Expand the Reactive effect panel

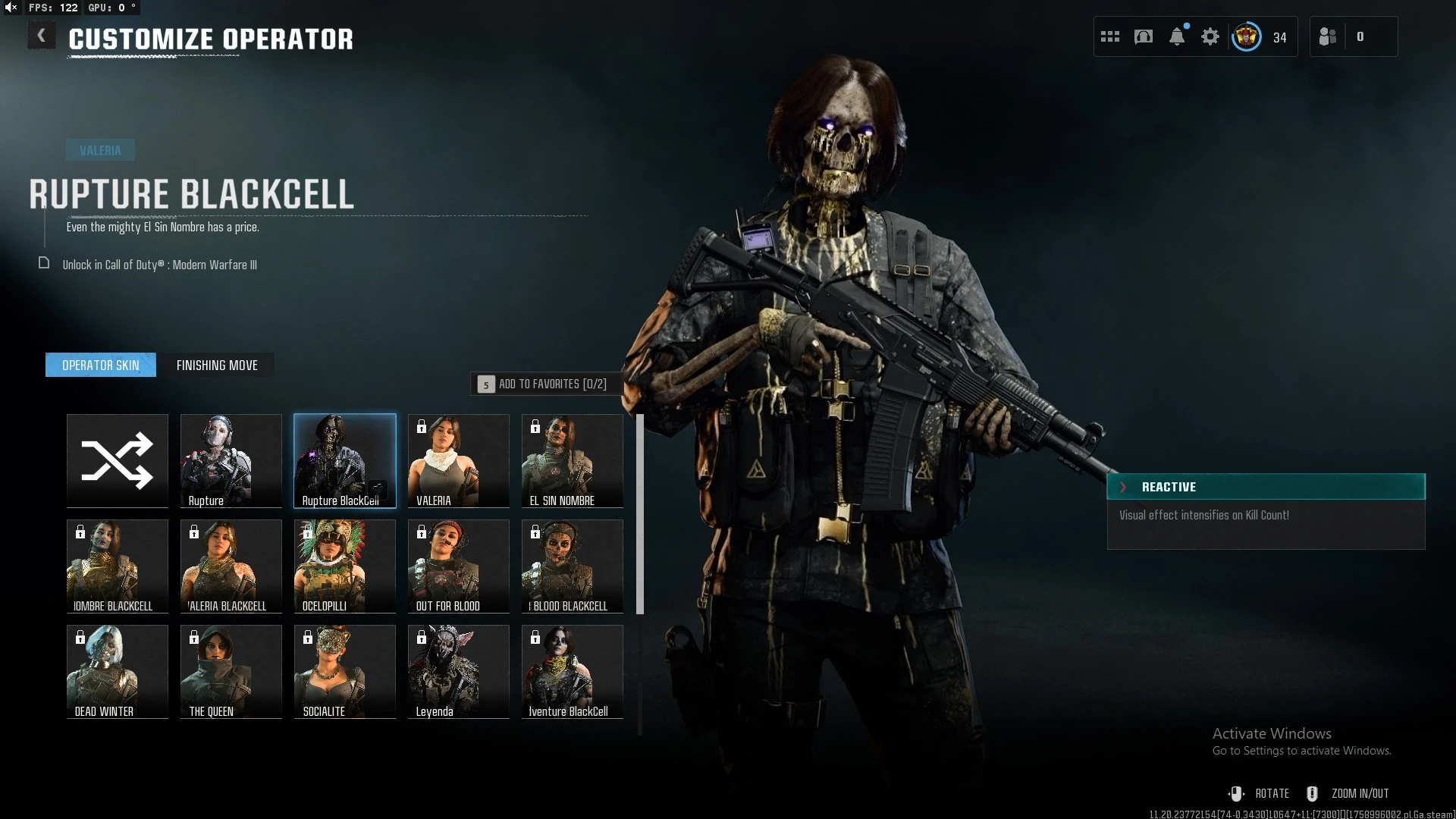pyautogui.click(x=1123, y=487)
